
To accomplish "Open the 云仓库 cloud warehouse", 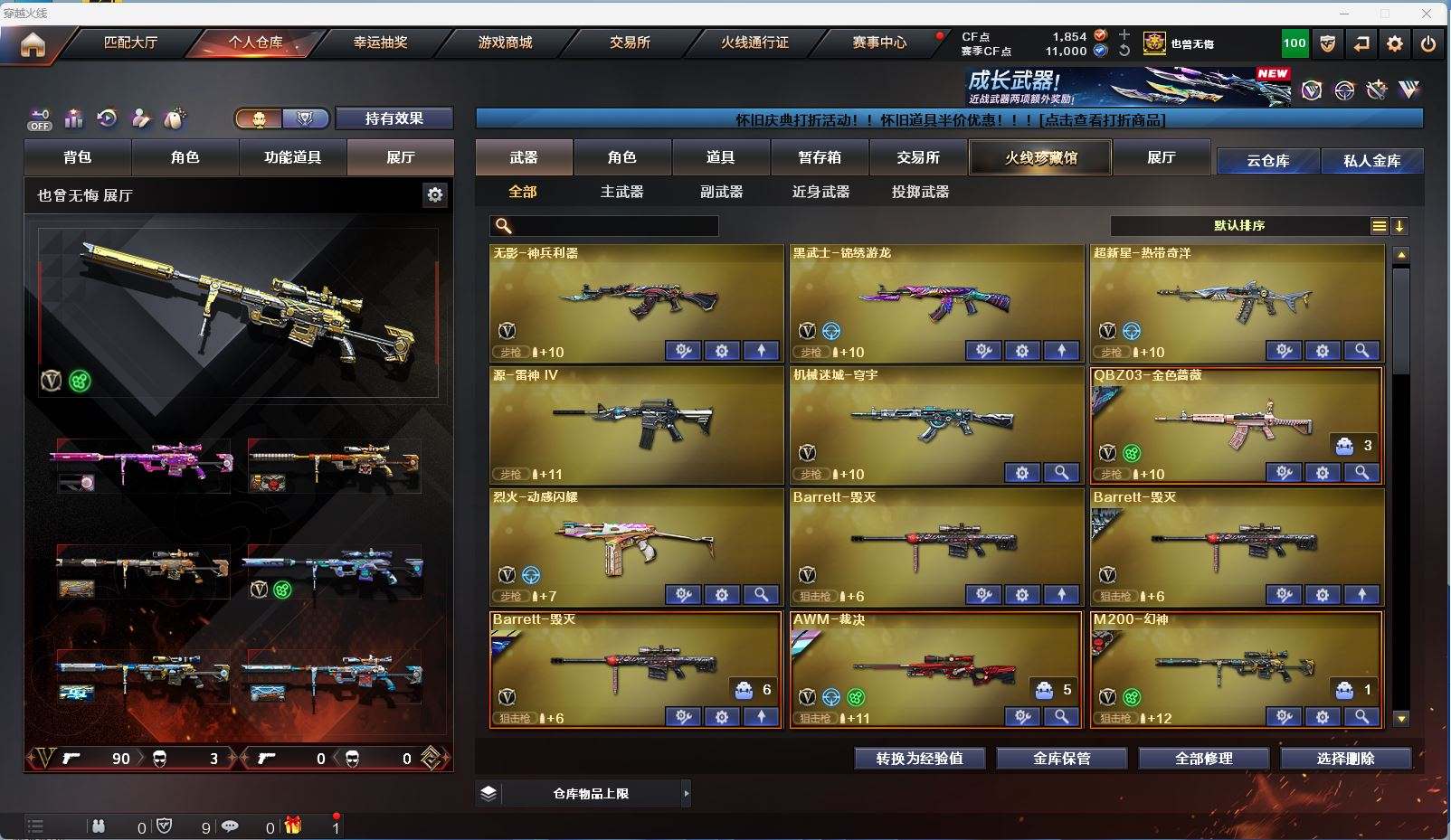I will pyautogui.click(x=1267, y=161).
